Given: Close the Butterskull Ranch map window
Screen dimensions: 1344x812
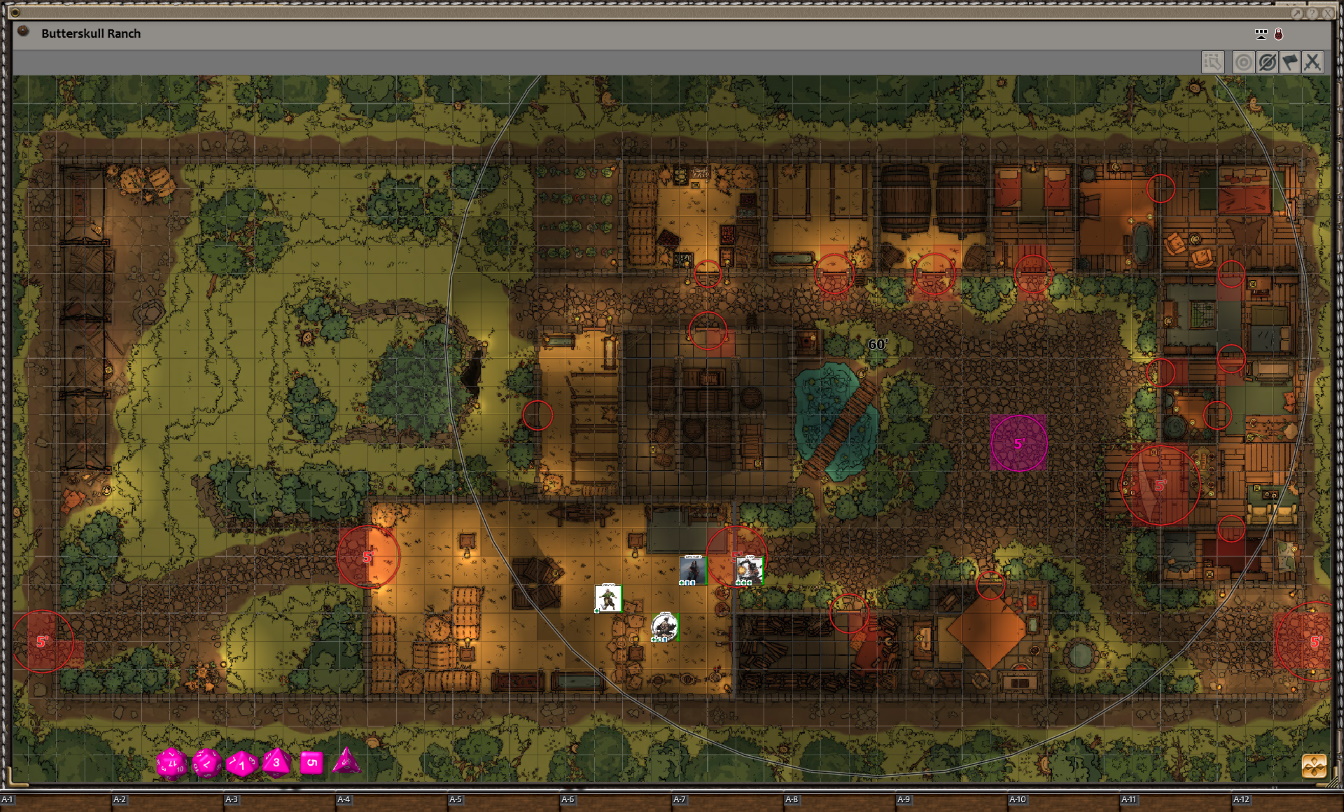Looking at the screenshot, I should (1330, 13).
